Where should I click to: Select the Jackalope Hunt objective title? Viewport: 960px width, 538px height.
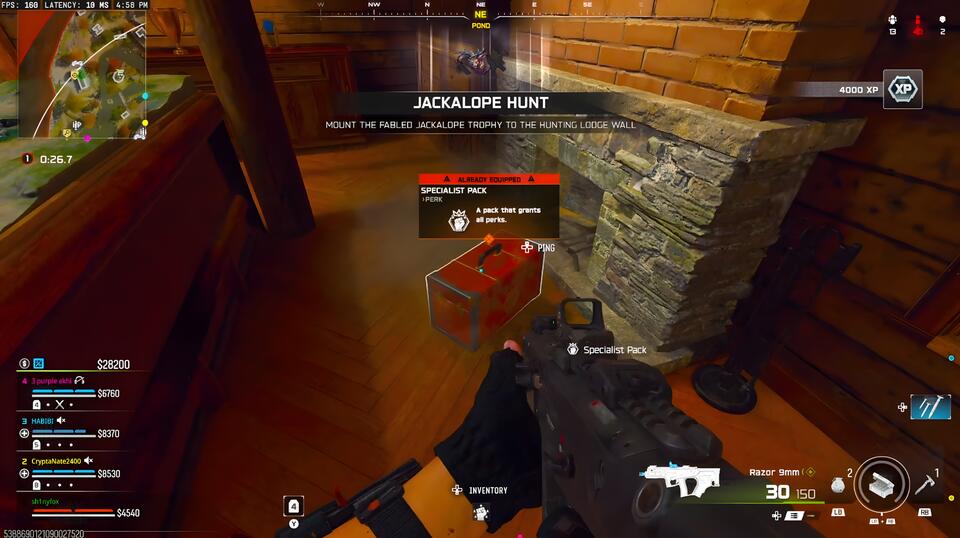point(481,103)
